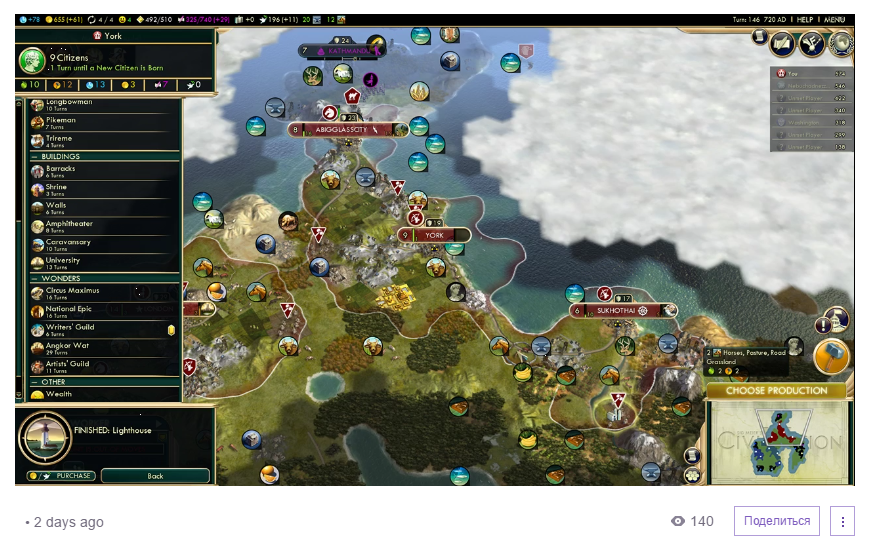Image resolution: width=873 pixels, height=551 pixels.
Task: Select Writers' Guild for production
Action: pyautogui.click(x=70, y=329)
